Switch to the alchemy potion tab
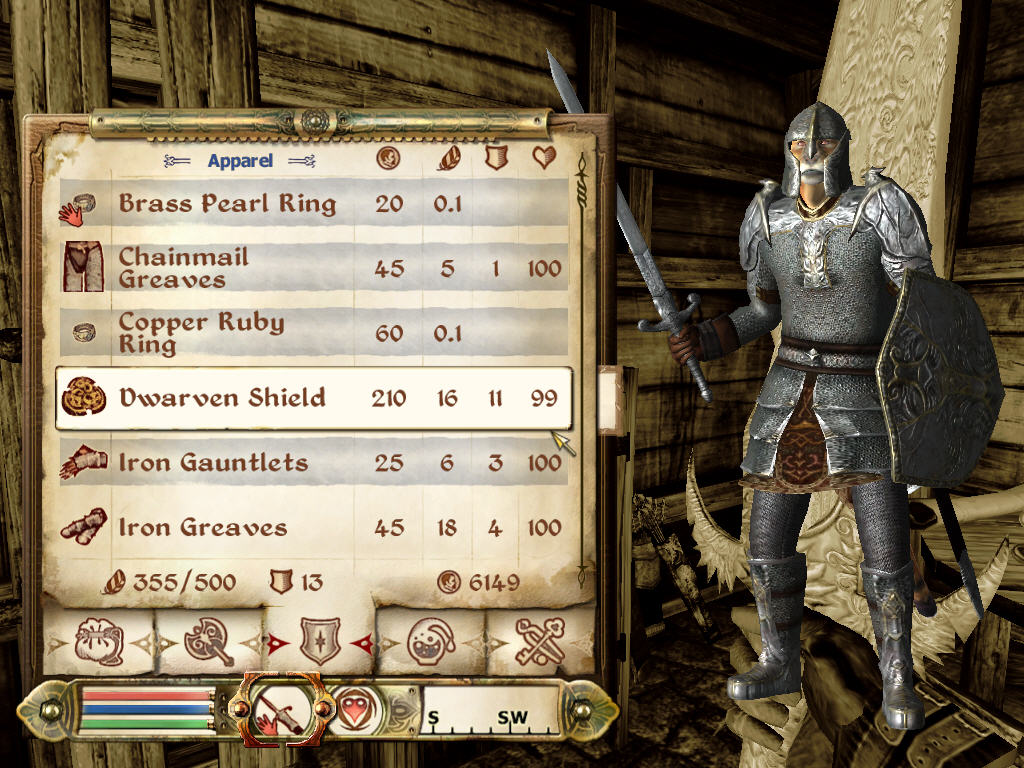The image size is (1024, 768). tap(432, 641)
